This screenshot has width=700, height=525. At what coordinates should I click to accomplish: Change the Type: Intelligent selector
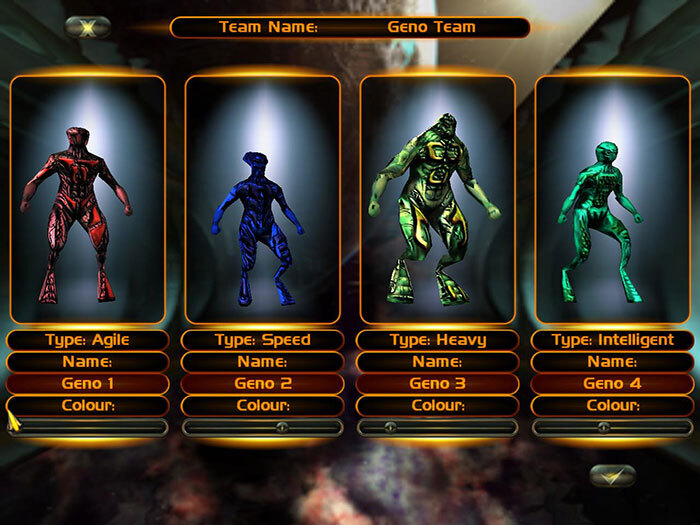(612, 340)
